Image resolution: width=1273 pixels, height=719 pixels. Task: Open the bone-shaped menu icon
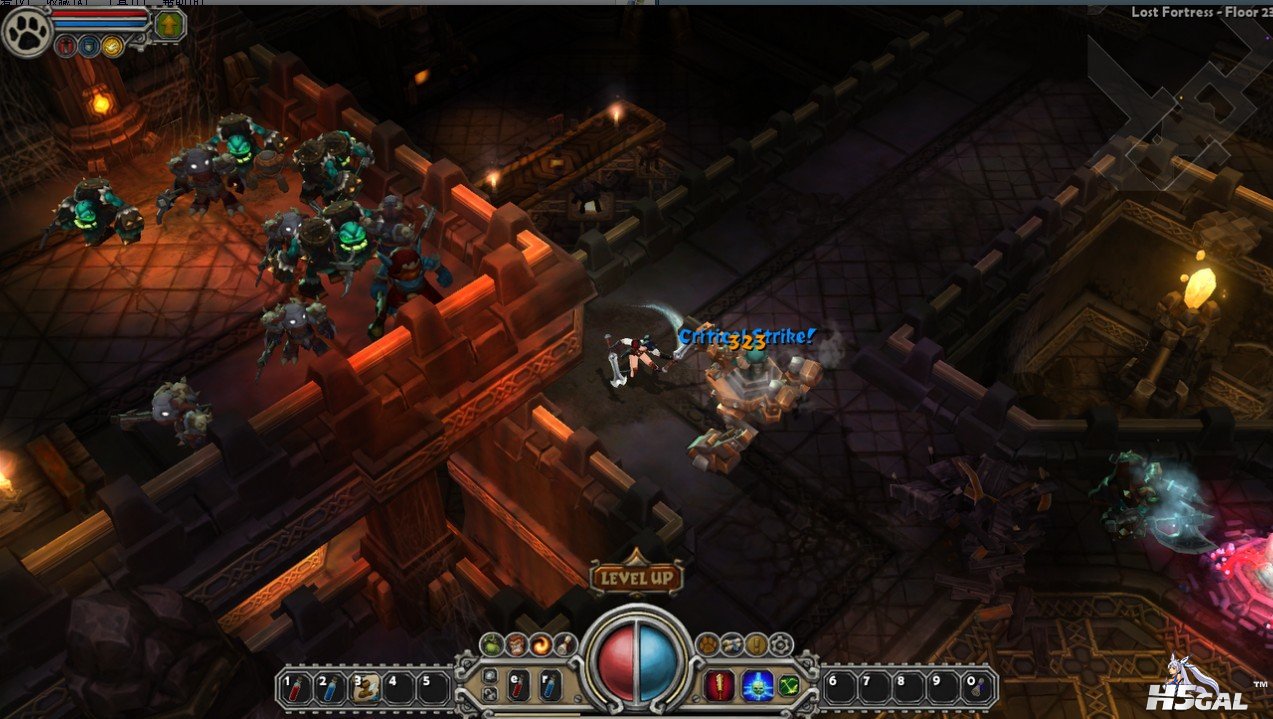point(732,645)
